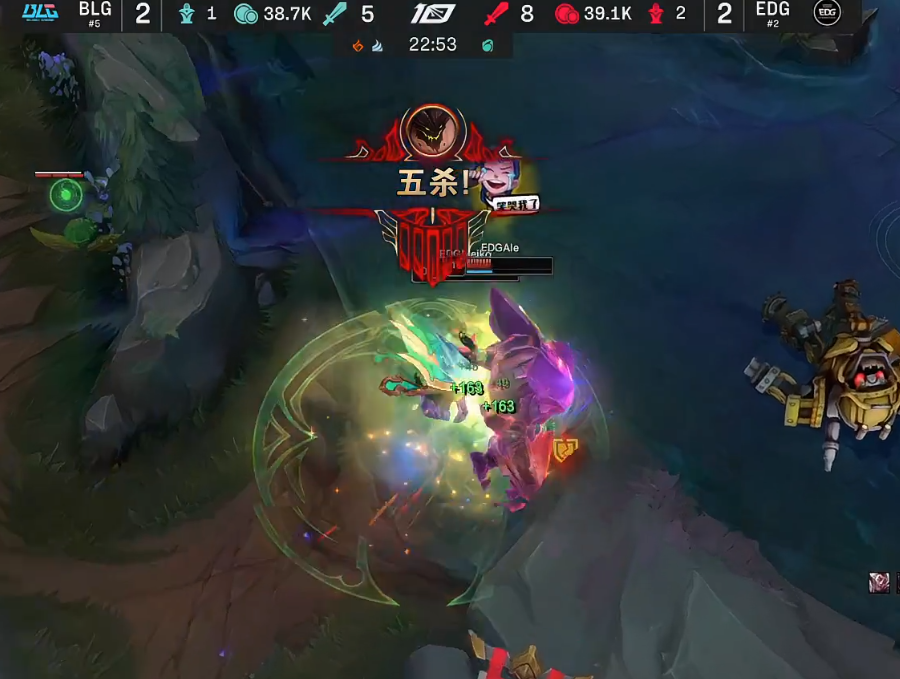Click the BLG team logo
The image size is (900, 679).
point(41,12)
